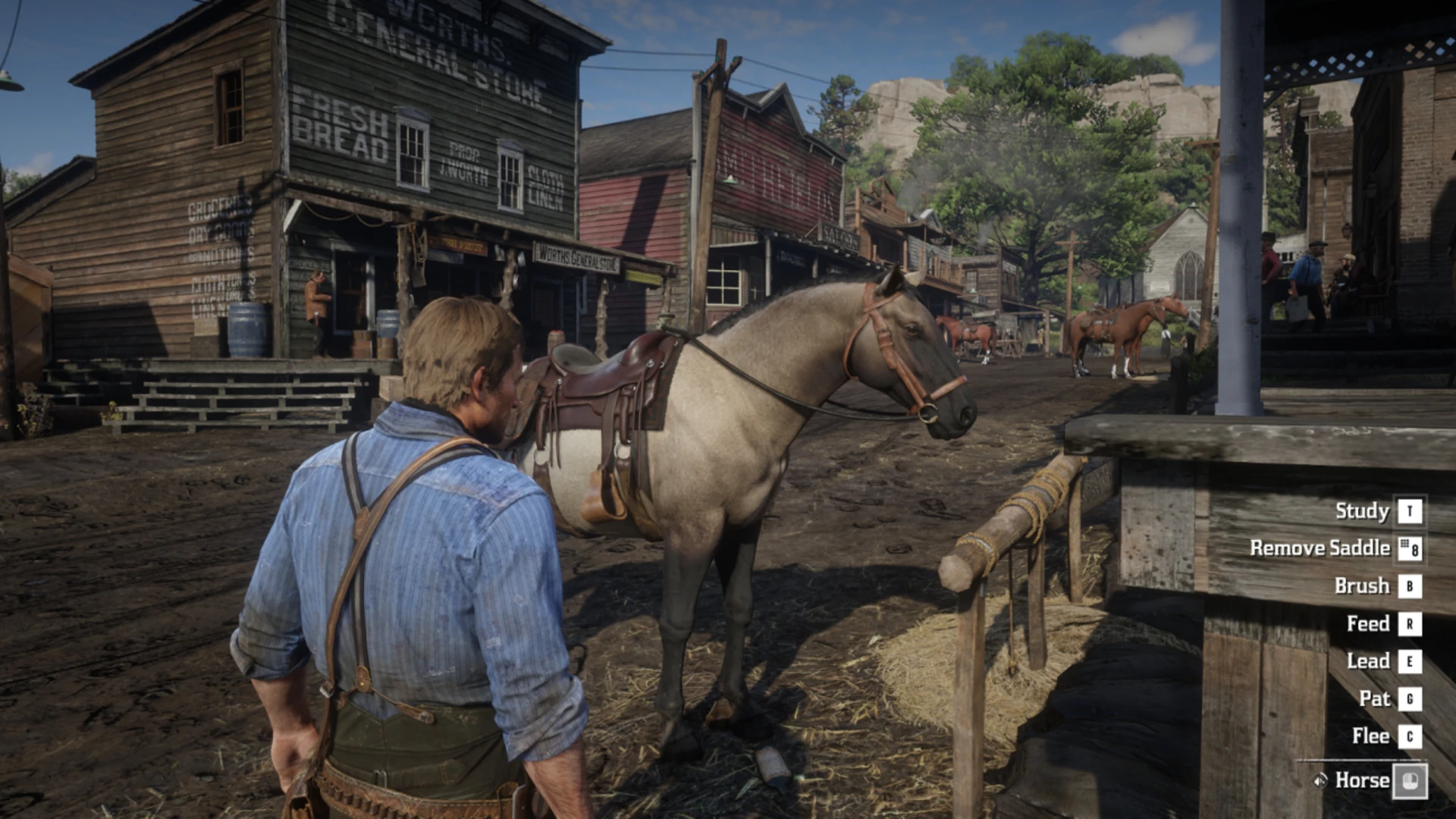Choose the Pat action
The height and width of the screenshot is (819, 1456).
1374,698
